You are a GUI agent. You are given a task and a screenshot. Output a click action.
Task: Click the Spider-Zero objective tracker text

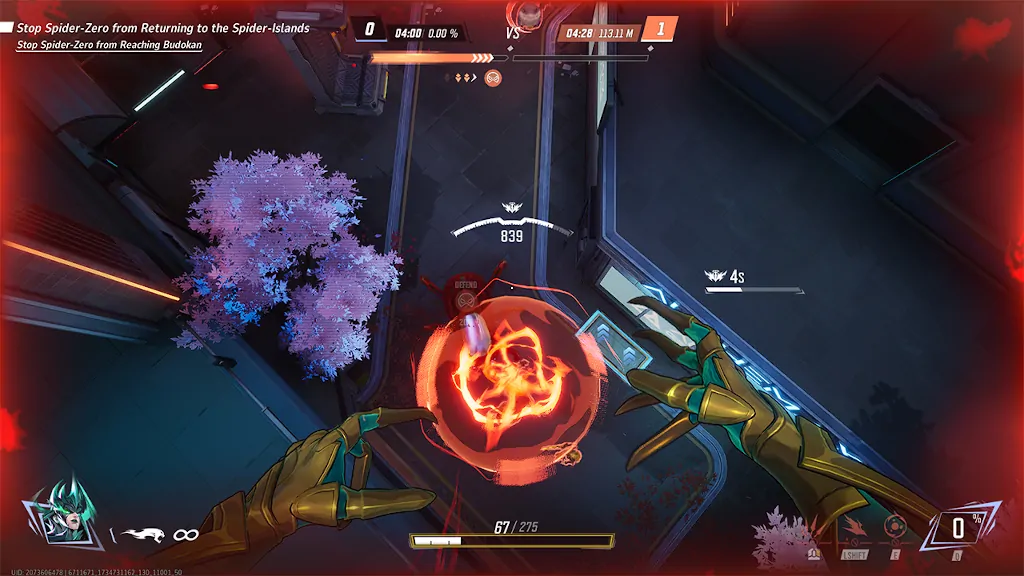coord(163,28)
